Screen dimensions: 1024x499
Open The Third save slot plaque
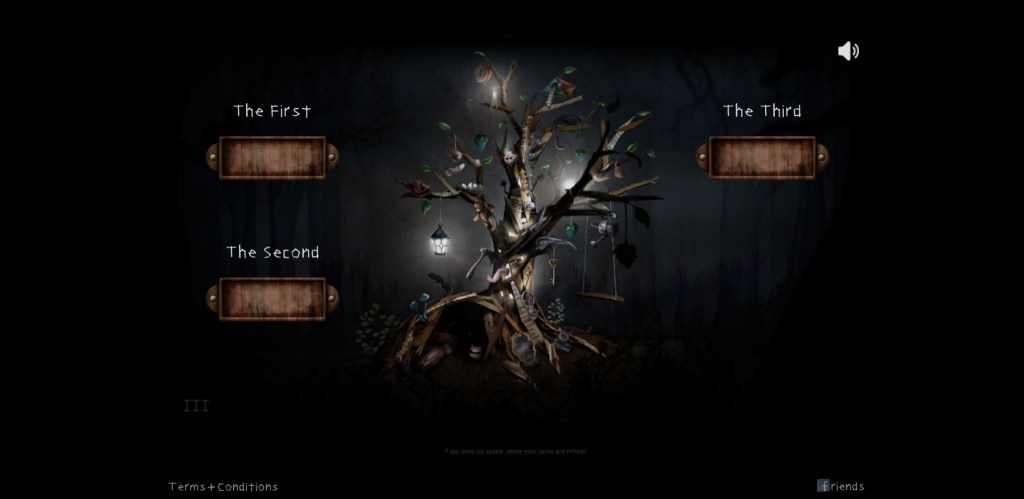point(762,157)
